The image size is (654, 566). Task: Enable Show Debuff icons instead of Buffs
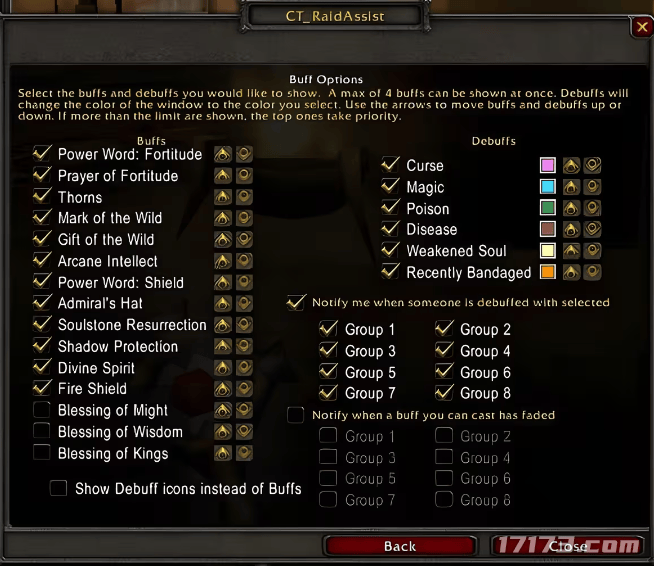[x=59, y=488]
